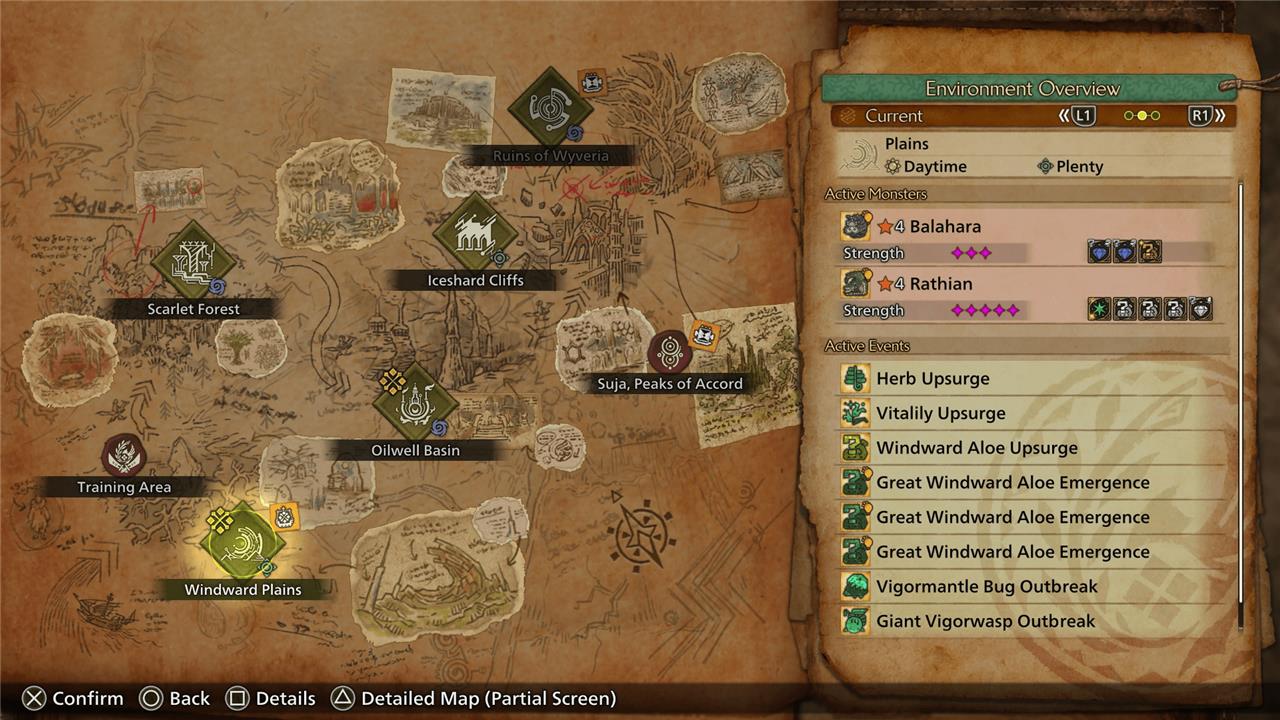Select Suja, Peaks of Accord marker

(x=669, y=352)
